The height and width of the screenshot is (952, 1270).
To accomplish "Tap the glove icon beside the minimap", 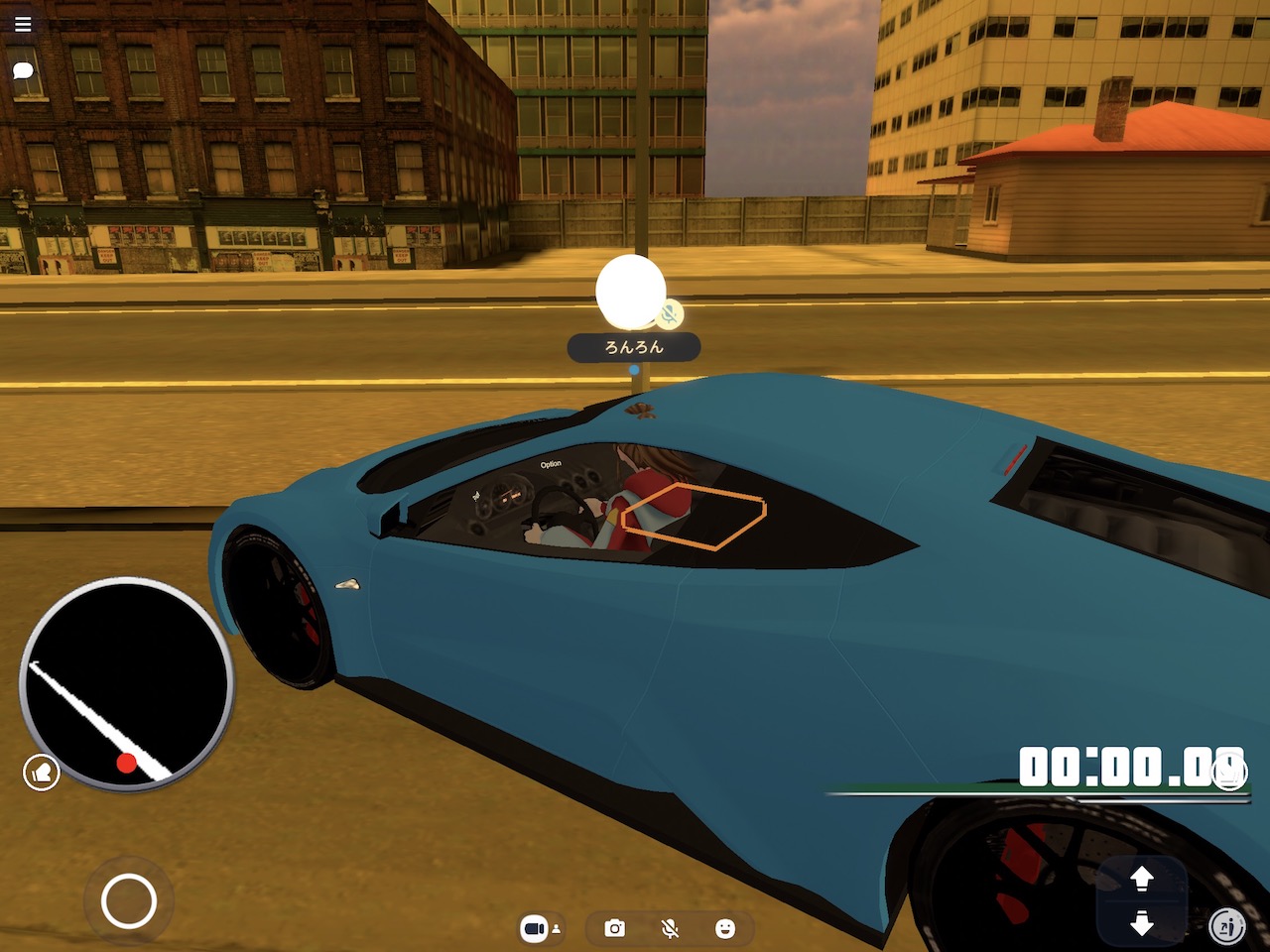I will click(x=42, y=772).
